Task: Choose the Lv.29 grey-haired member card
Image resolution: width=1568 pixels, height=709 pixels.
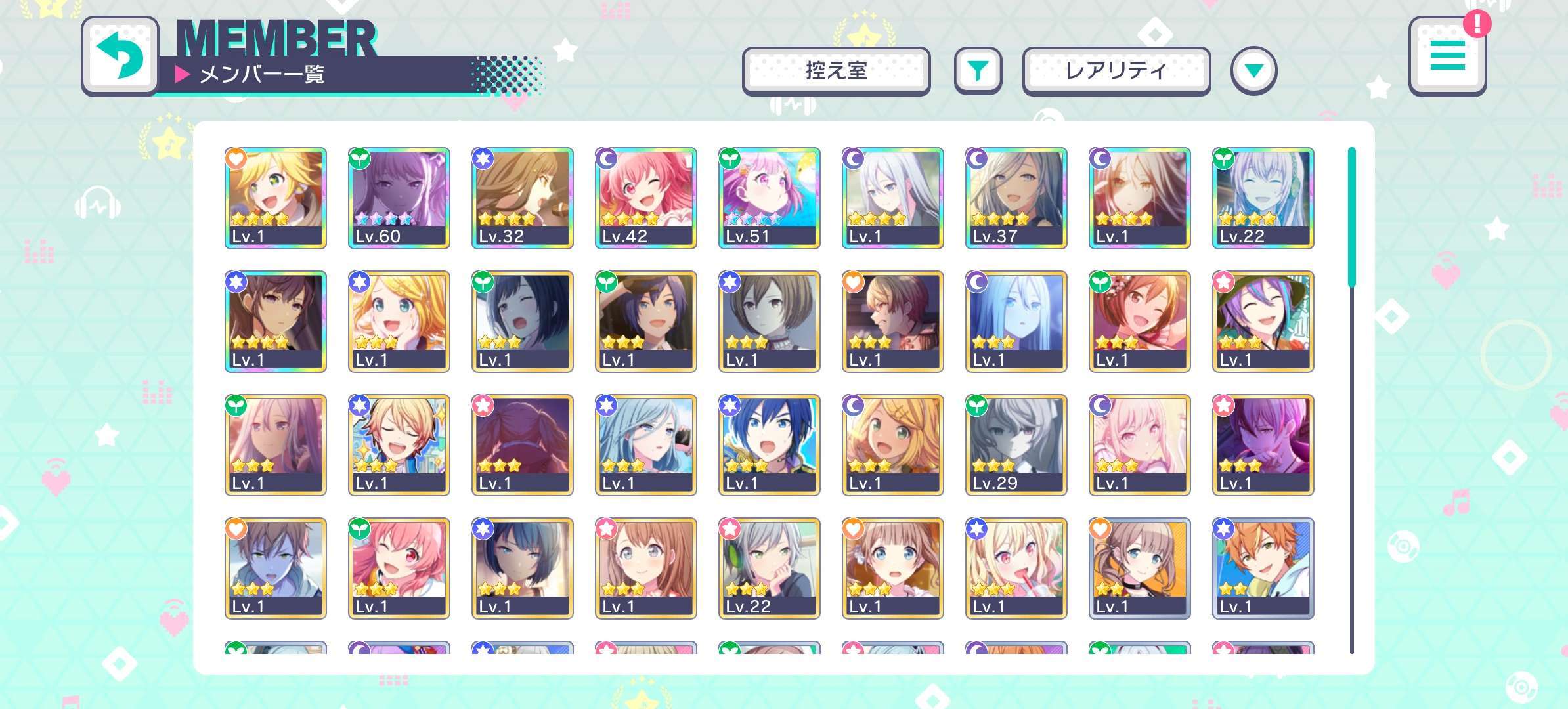Action: [1016, 444]
